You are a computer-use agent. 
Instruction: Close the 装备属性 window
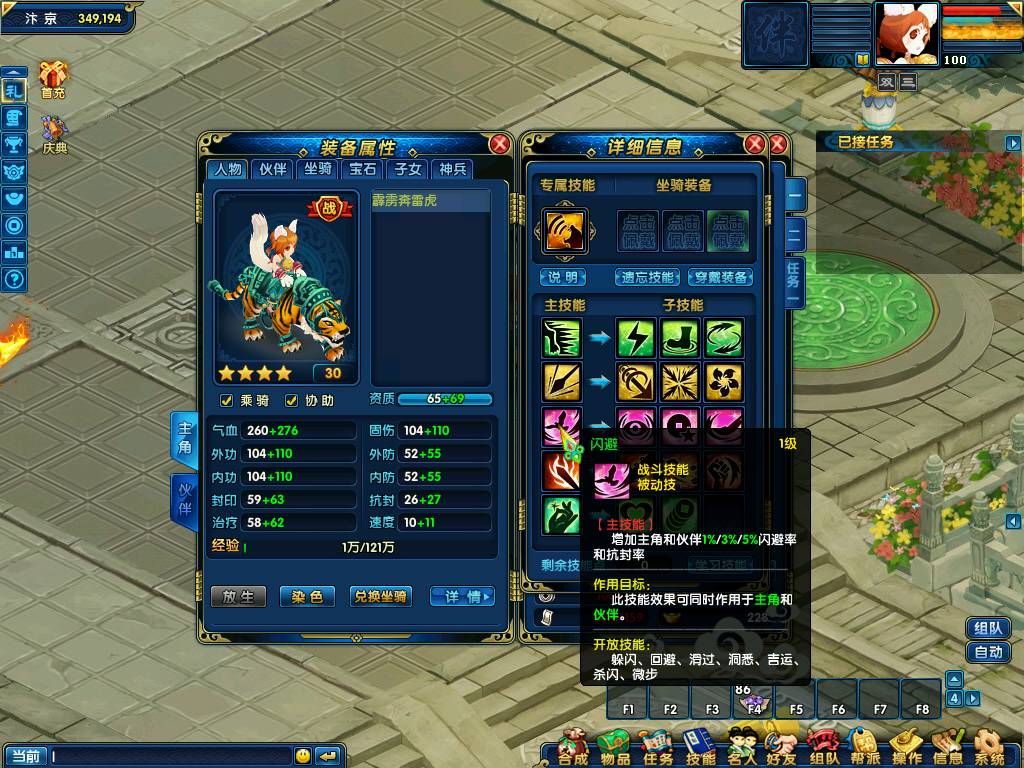click(499, 145)
